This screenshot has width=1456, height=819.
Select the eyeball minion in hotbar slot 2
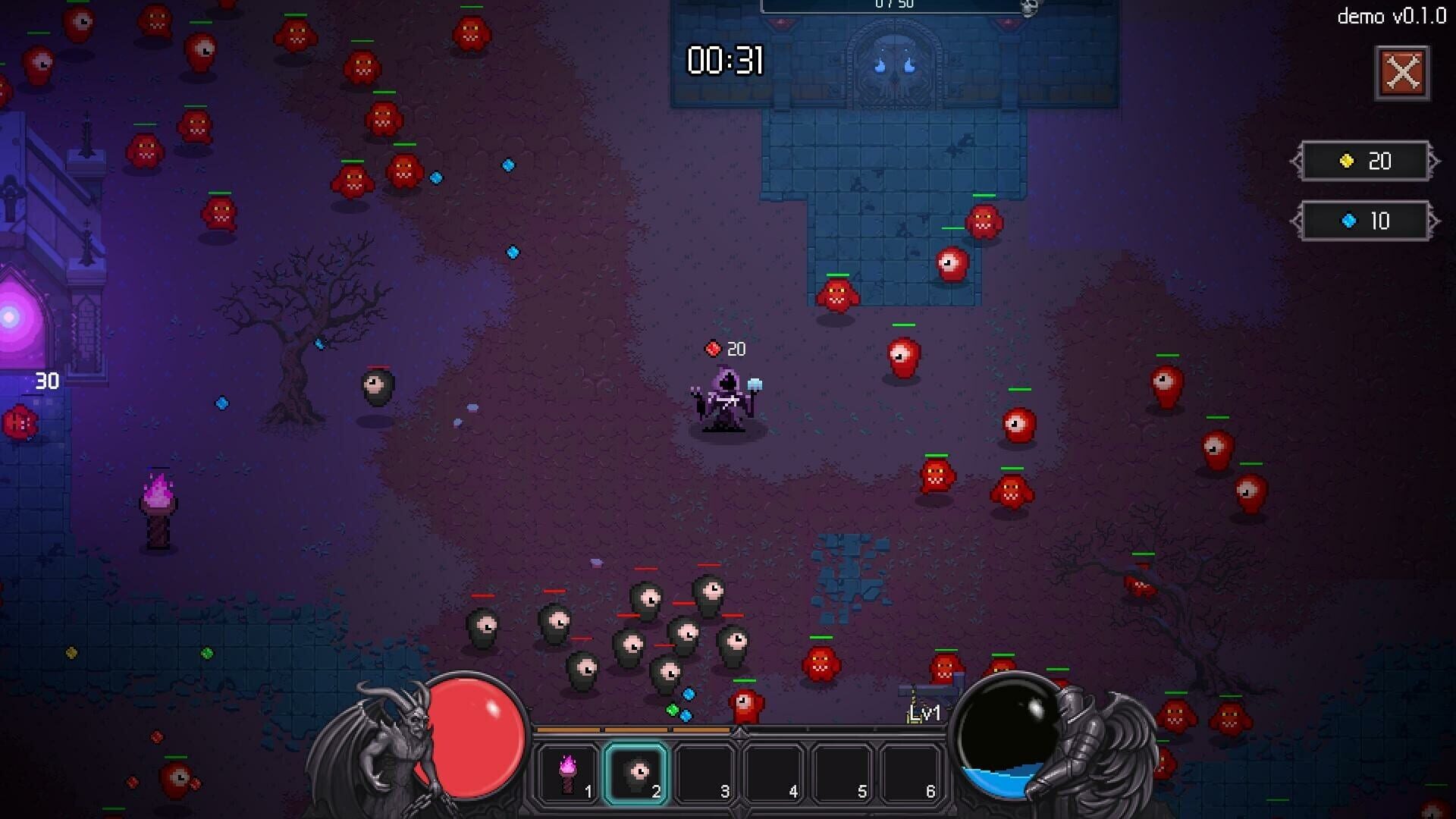coord(637,773)
